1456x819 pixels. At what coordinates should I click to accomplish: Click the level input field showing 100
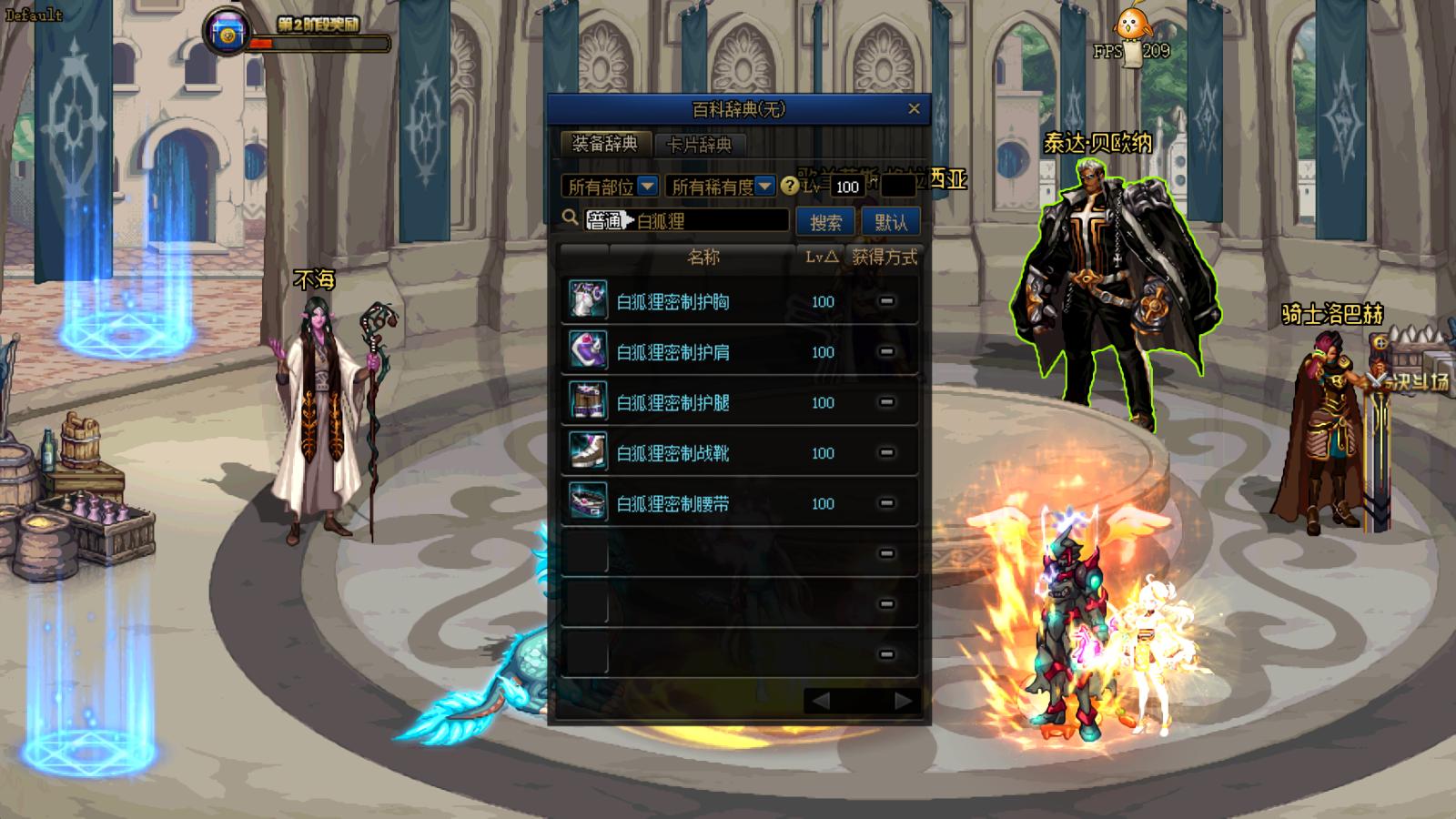(847, 187)
